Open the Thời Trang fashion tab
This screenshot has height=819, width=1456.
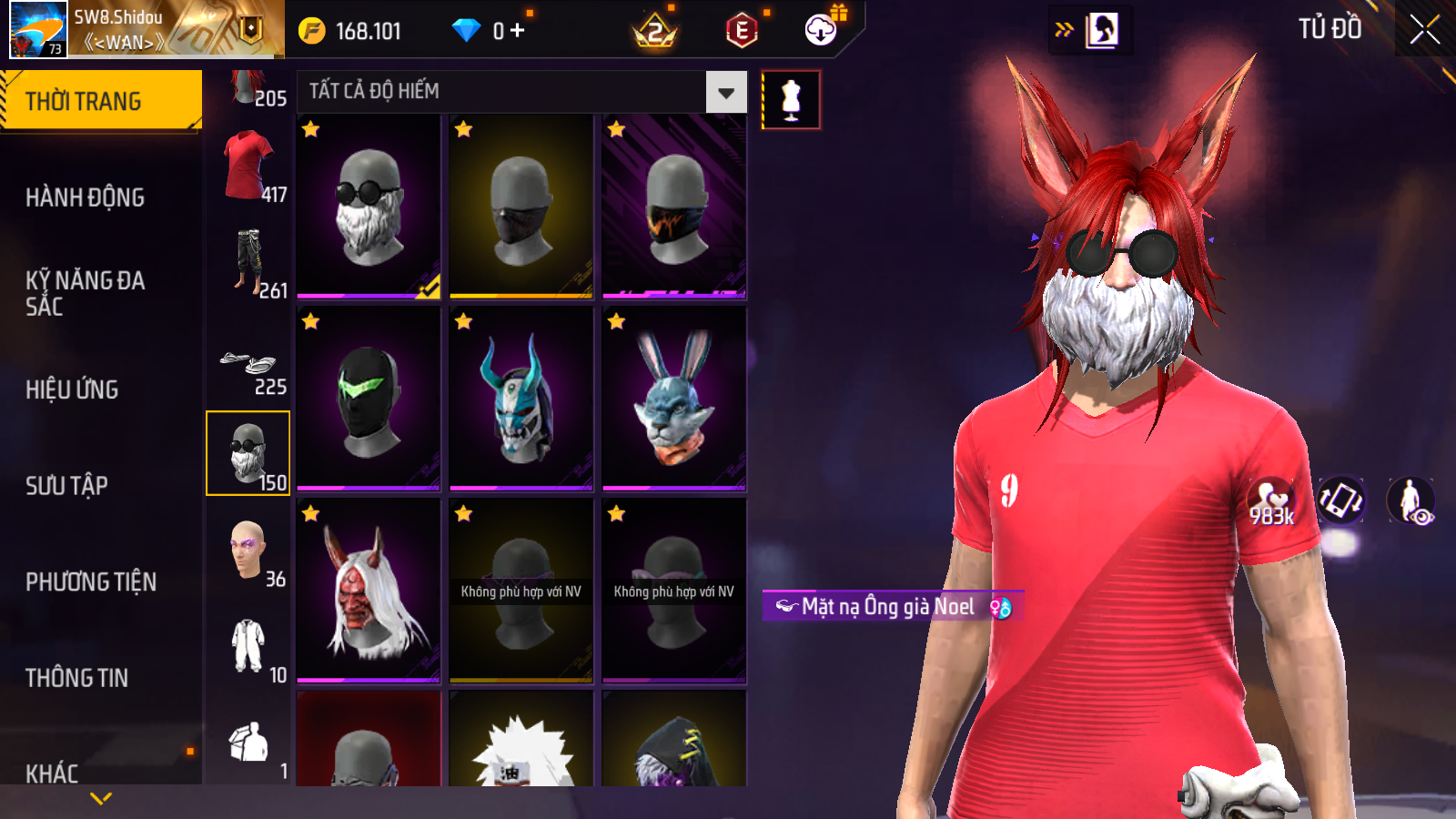[x=100, y=101]
